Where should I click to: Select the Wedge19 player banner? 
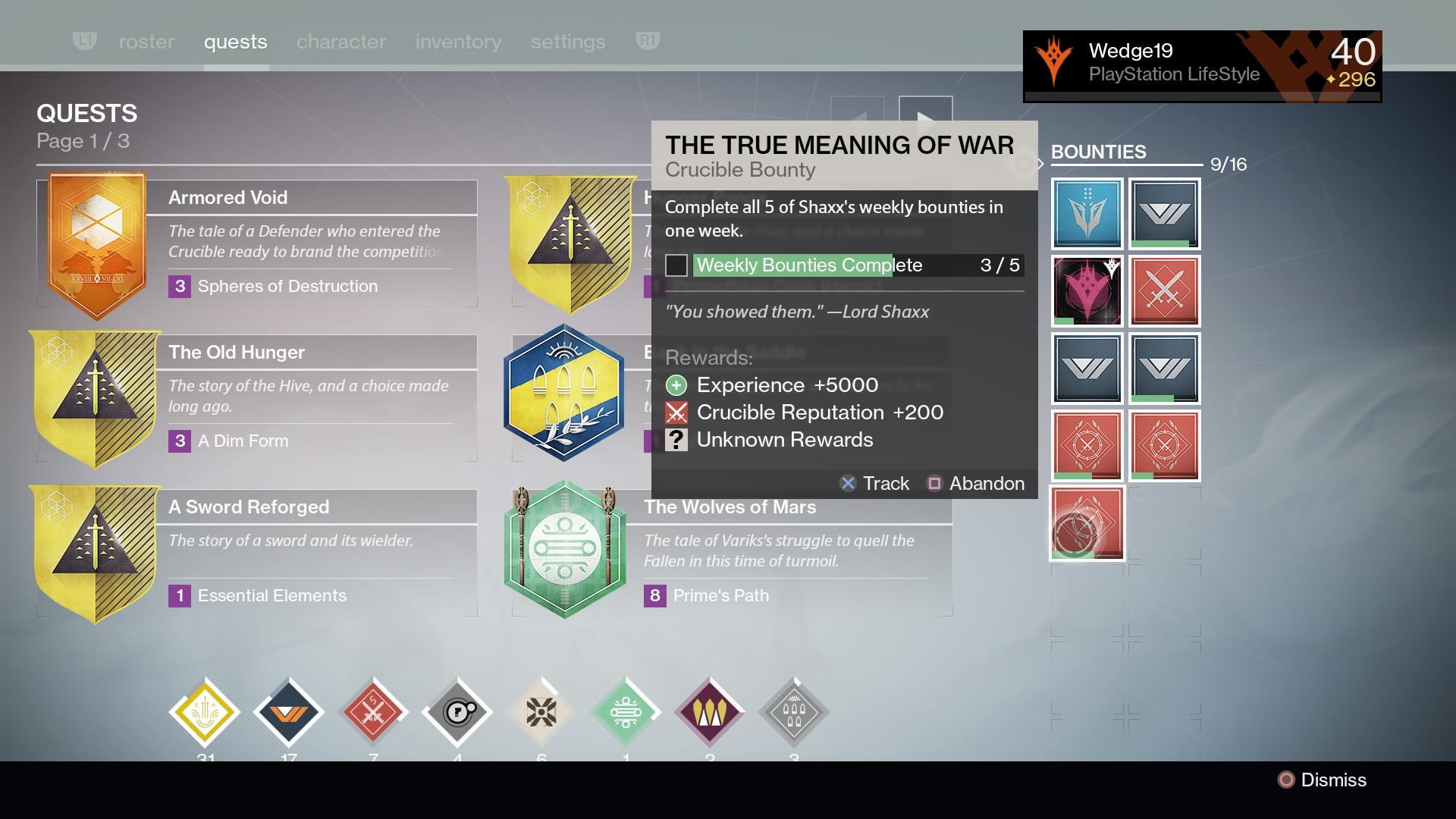point(1202,66)
